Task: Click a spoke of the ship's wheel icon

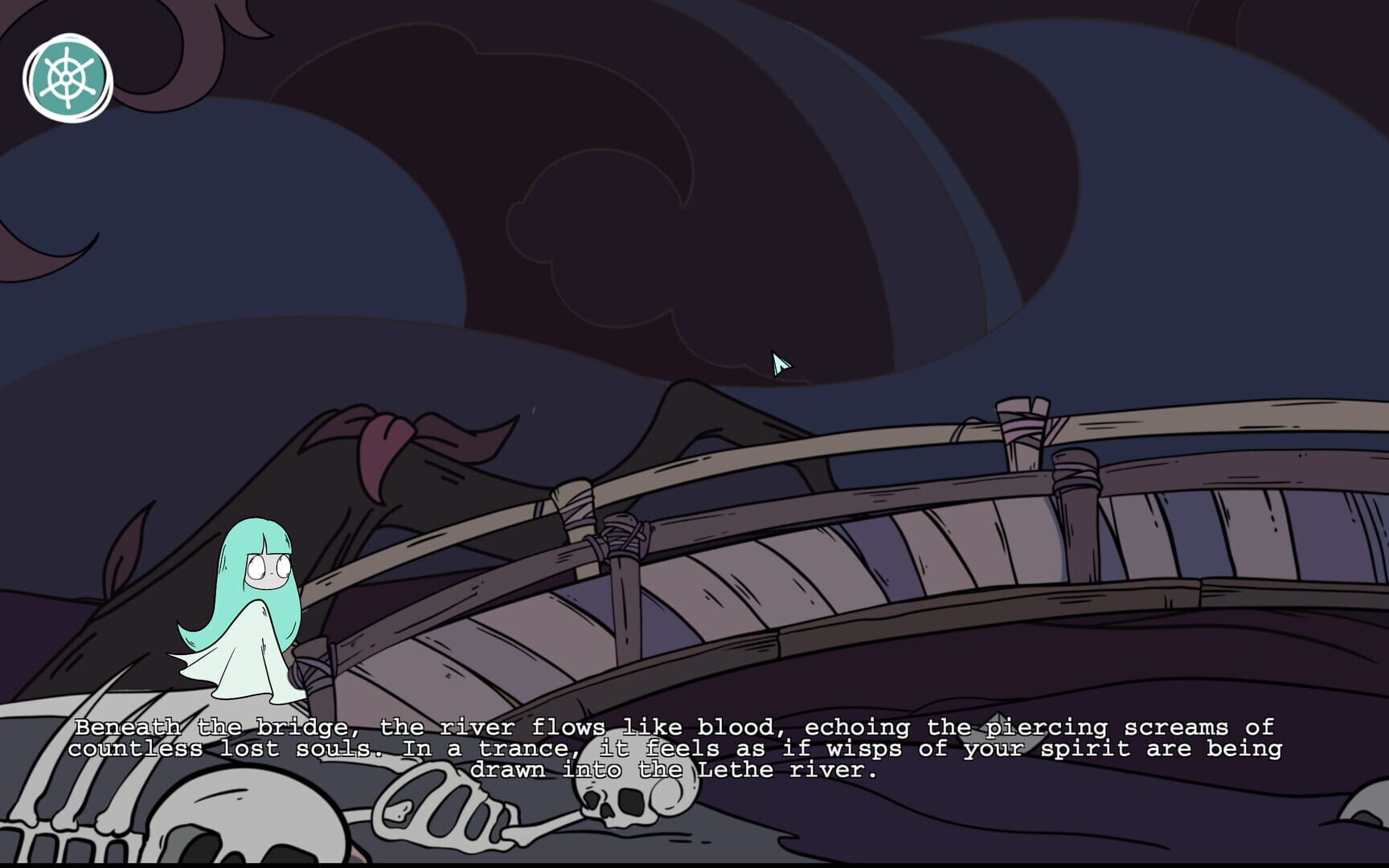Action: 58,68
